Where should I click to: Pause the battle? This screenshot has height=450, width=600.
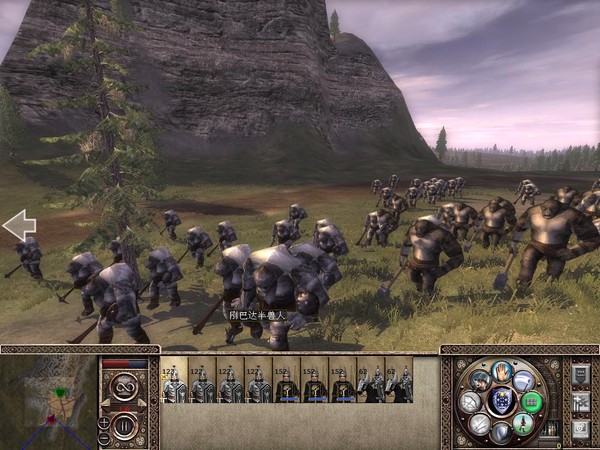(125, 427)
